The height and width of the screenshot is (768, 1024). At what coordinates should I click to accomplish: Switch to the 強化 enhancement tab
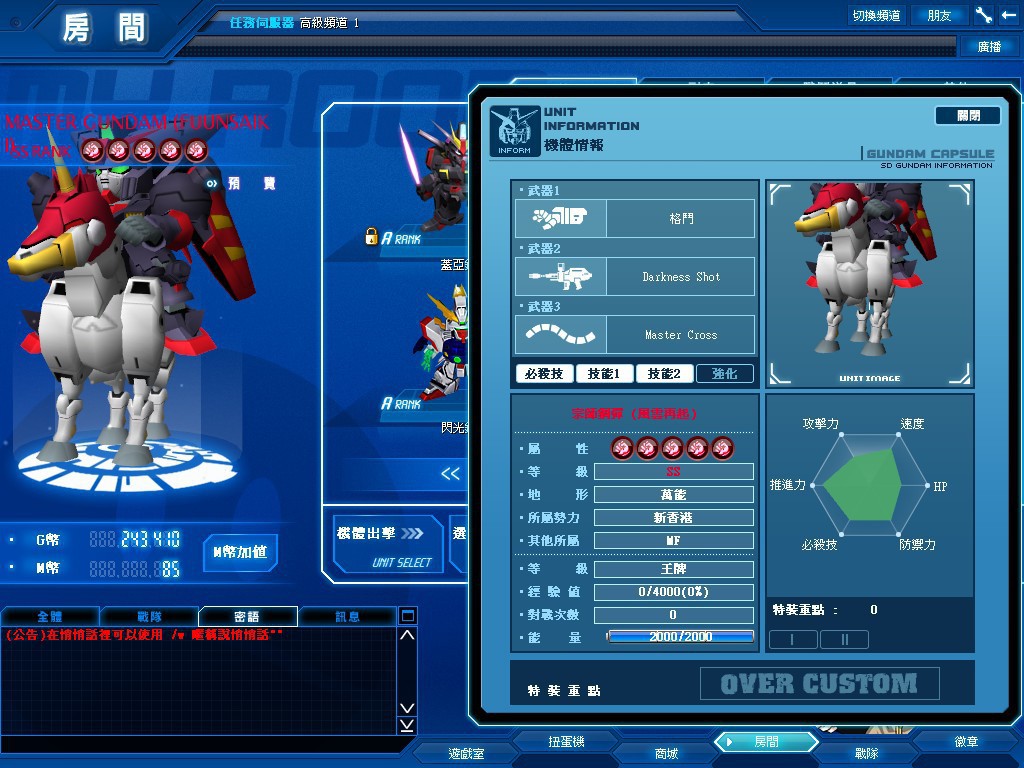coord(725,374)
